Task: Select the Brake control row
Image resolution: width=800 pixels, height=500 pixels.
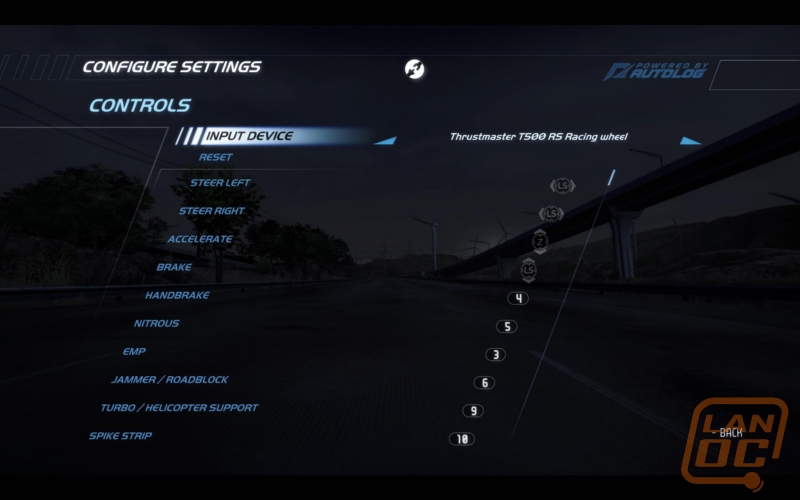Action: 174,267
